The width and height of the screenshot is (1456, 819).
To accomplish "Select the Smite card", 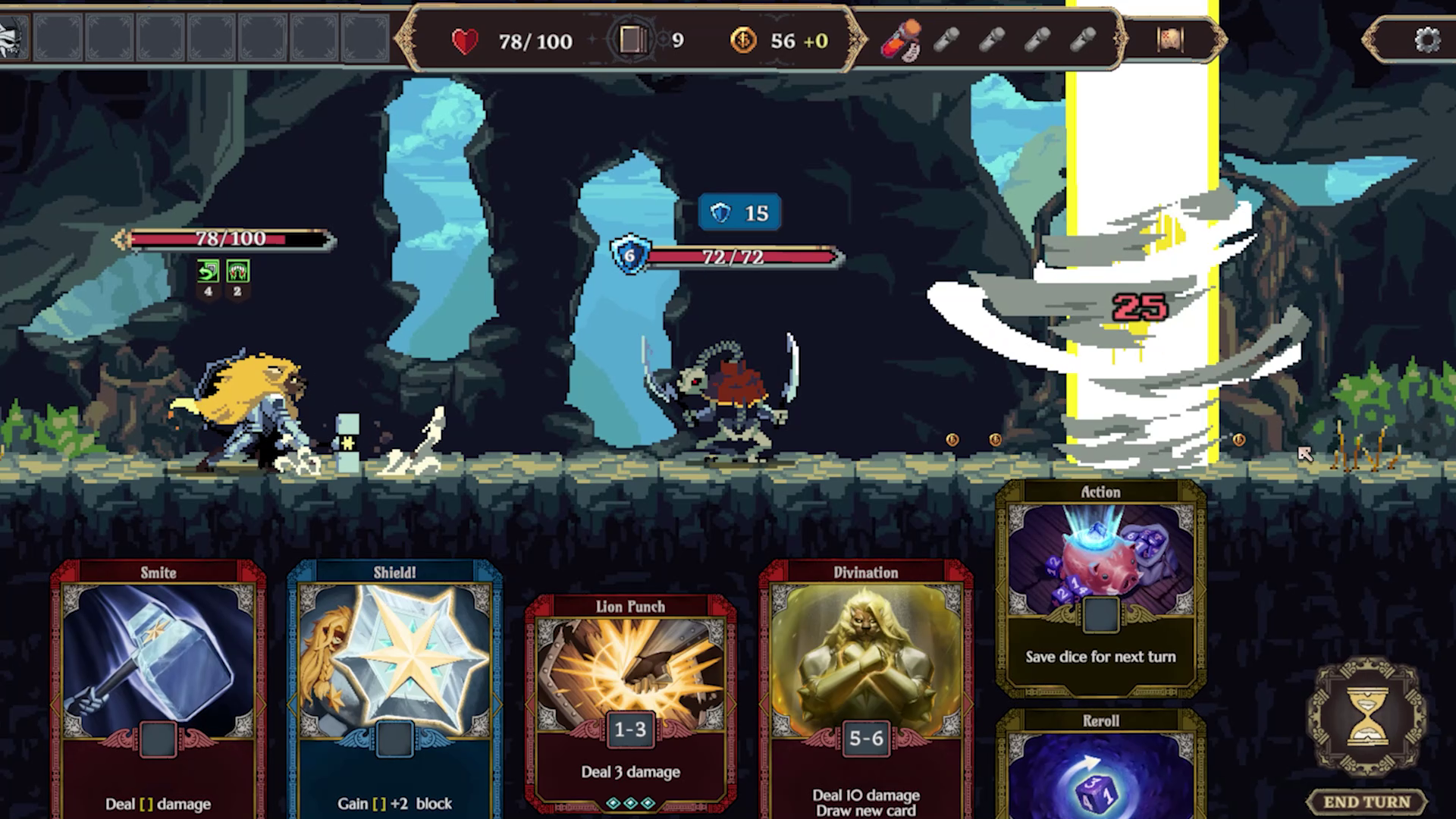I will pyautogui.click(x=158, y=682).
